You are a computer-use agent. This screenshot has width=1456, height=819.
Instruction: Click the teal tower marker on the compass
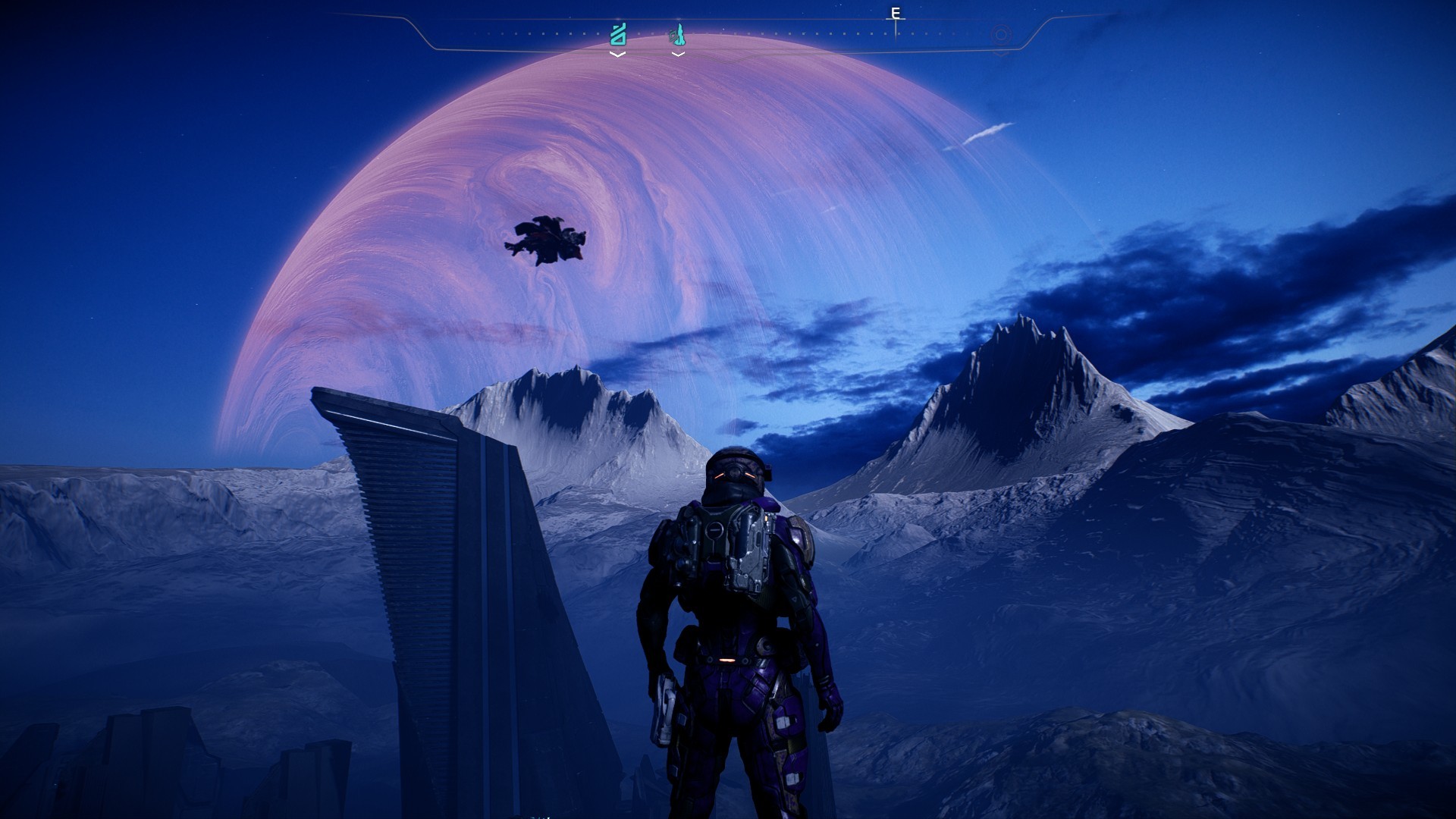pos(676,35)
